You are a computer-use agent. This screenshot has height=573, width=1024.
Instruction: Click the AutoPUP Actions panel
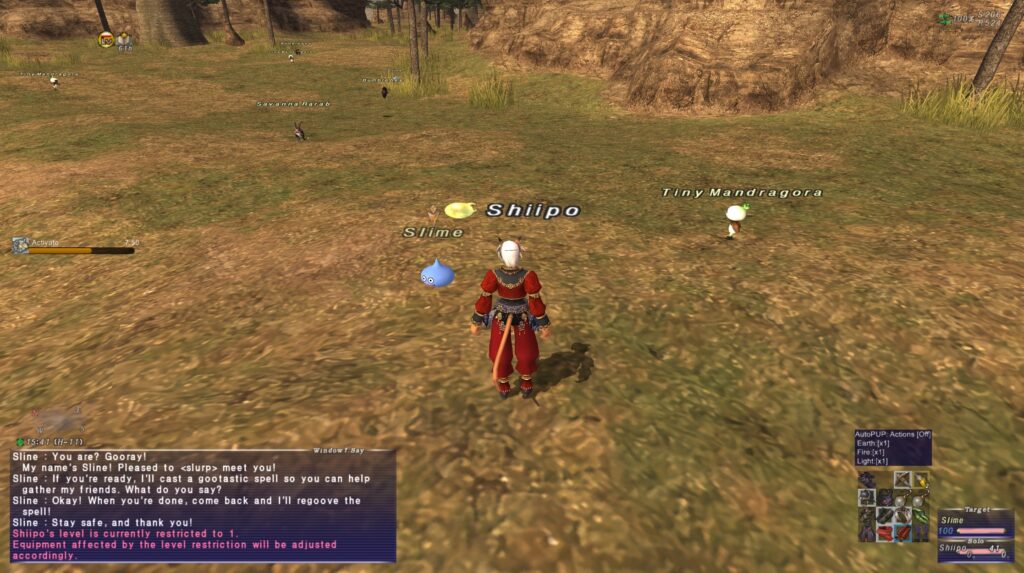click(x=892, y=447)
